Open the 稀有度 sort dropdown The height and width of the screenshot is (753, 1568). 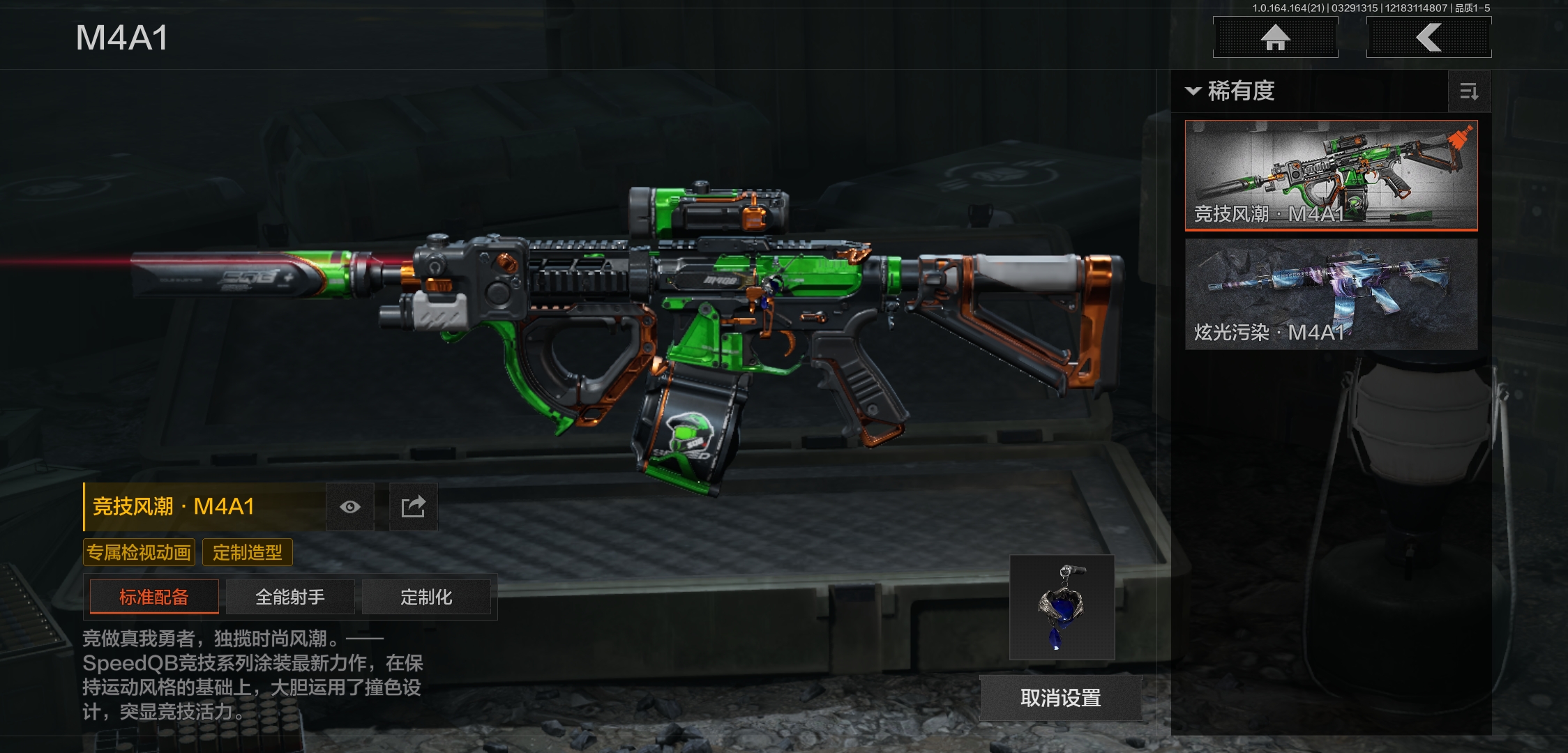point(1231,91)
